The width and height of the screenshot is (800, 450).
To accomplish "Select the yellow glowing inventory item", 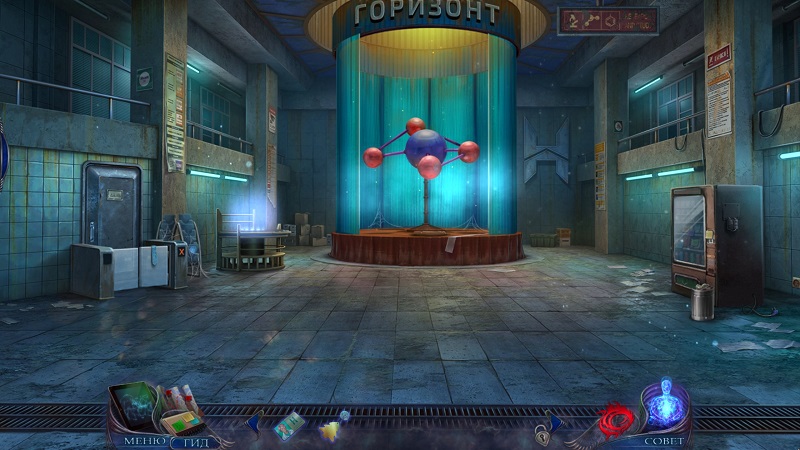I will pyautogui.click(x=331, y=430).
